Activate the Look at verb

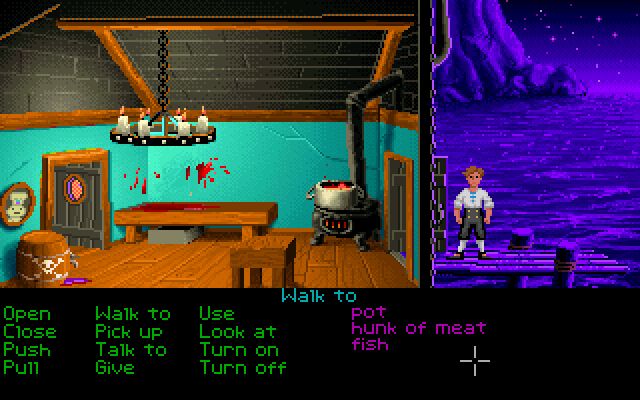tap(237, 331)
